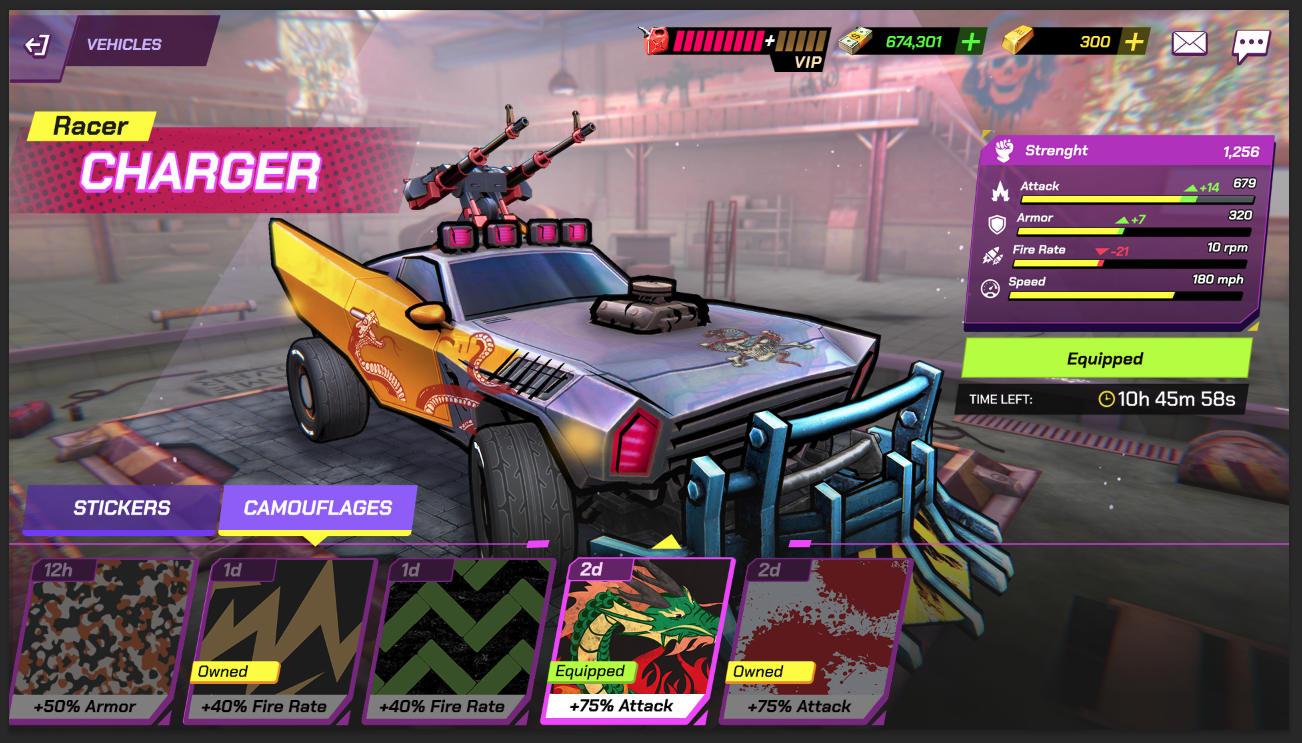
Task: Click the Strength fist icon
Action: 1003,150
